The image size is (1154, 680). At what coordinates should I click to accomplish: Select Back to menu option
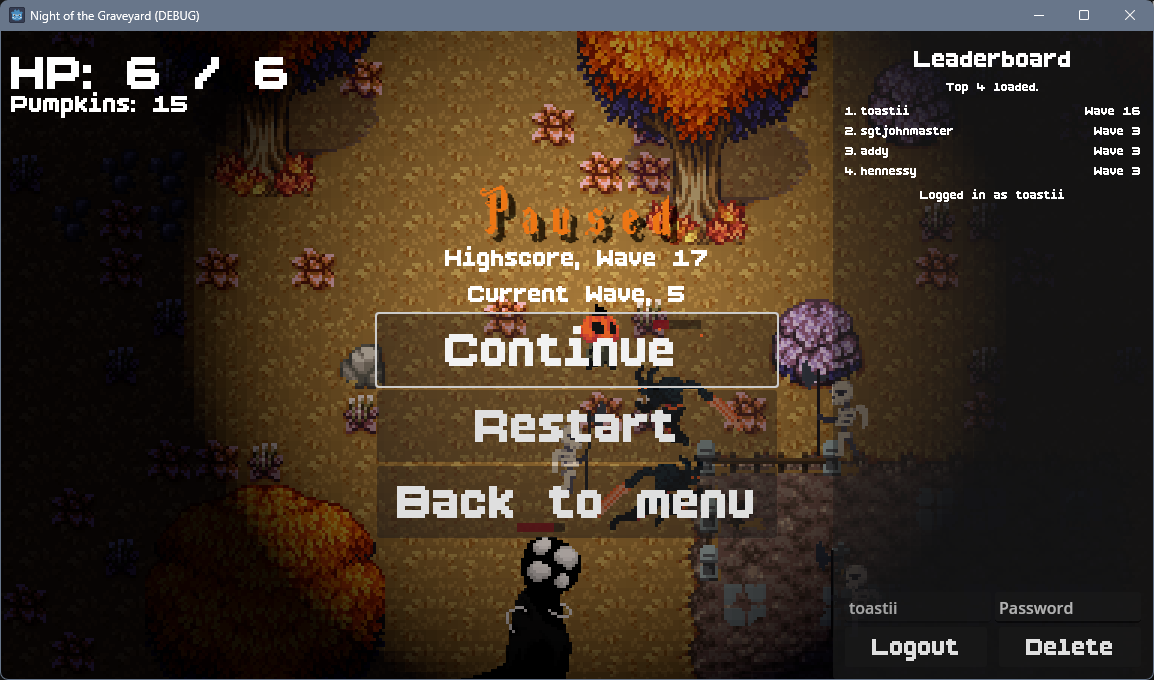click(576, 502)
